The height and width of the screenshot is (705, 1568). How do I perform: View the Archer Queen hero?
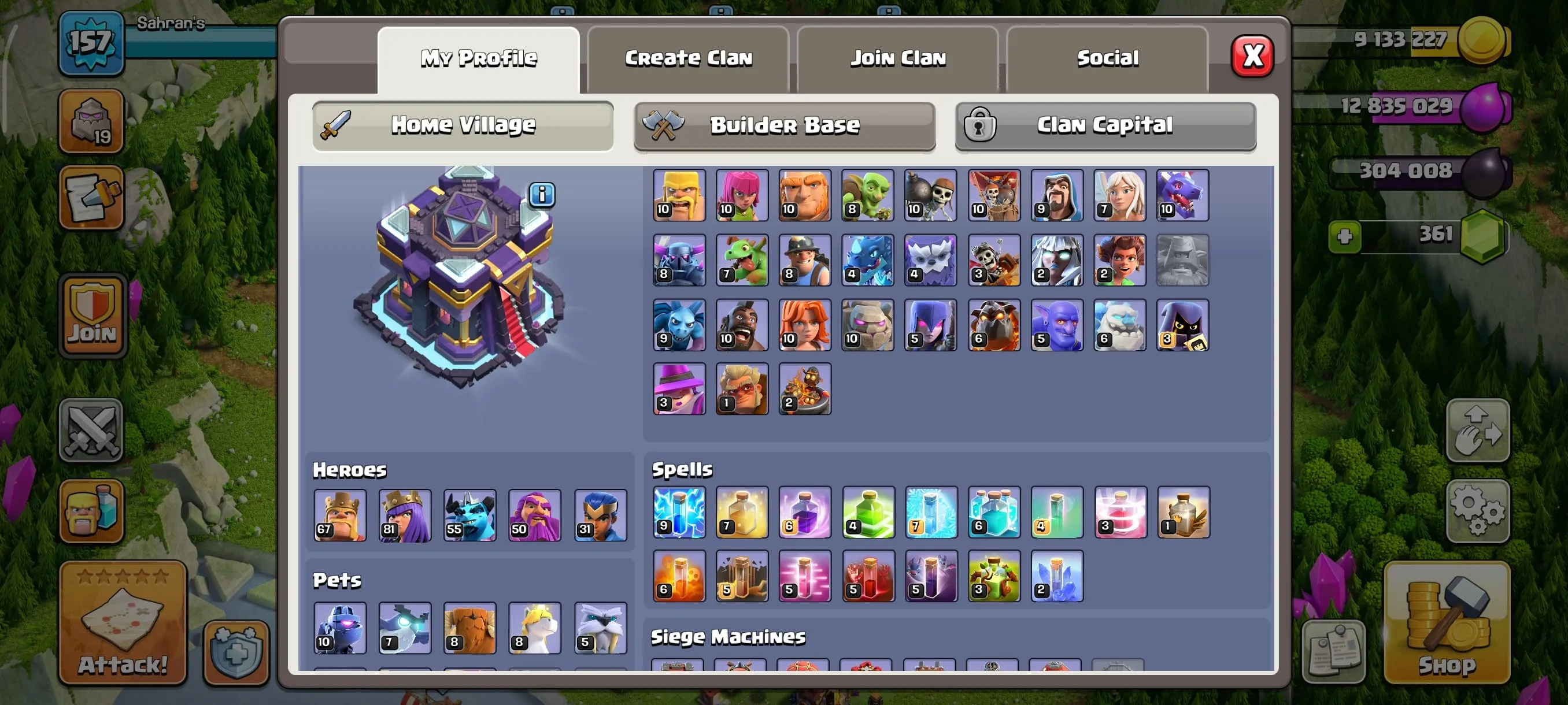[x=405, y=515]
